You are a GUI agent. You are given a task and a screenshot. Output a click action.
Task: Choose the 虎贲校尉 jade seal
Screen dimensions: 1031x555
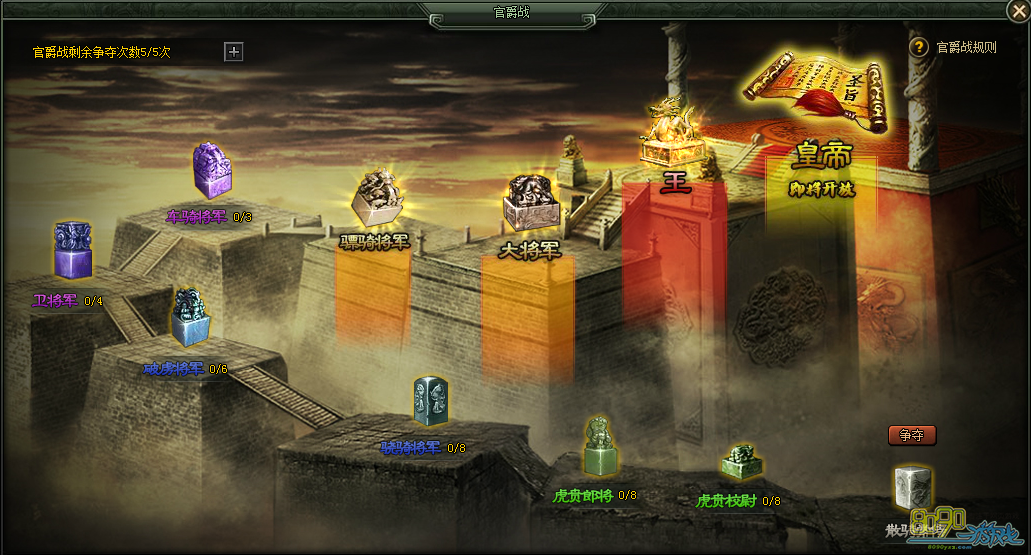click(740, 462)
